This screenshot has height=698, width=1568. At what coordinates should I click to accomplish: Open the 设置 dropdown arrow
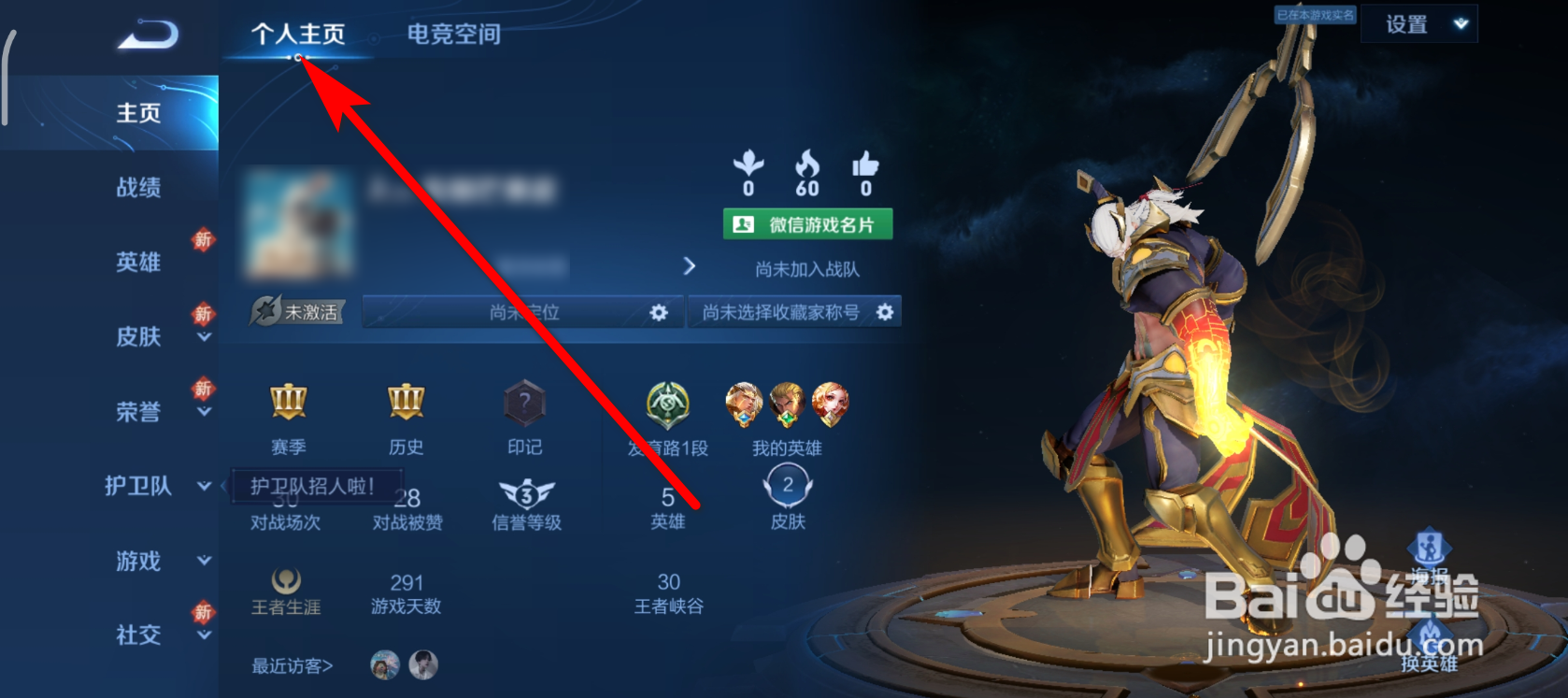[x=1459, y=23]
